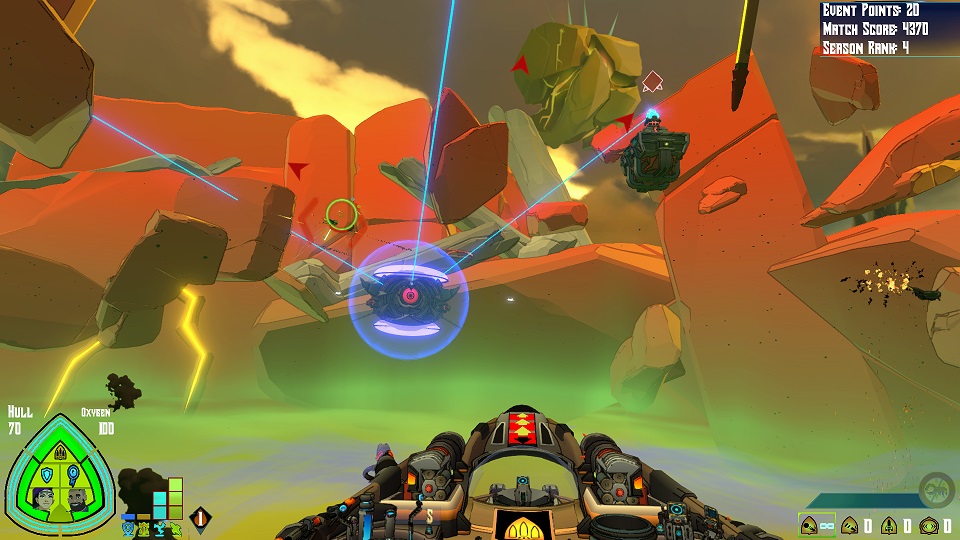Select the single torpedo weapon slot
This screenshot has height=540, width=960.
tap(887, 524)
